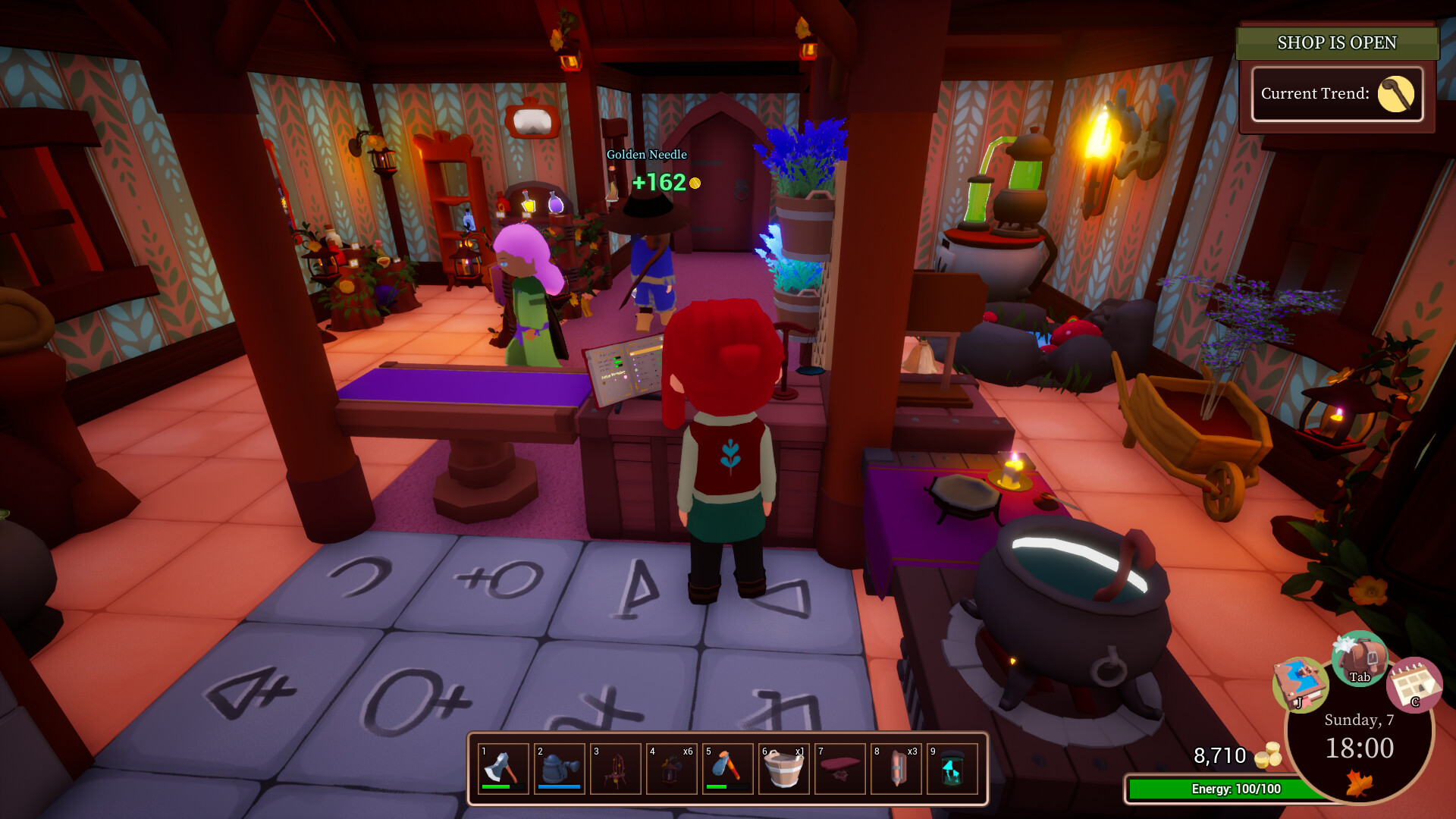
Task: Select the wooden bucket in hotbar slot 6
Action: point(784,768)
